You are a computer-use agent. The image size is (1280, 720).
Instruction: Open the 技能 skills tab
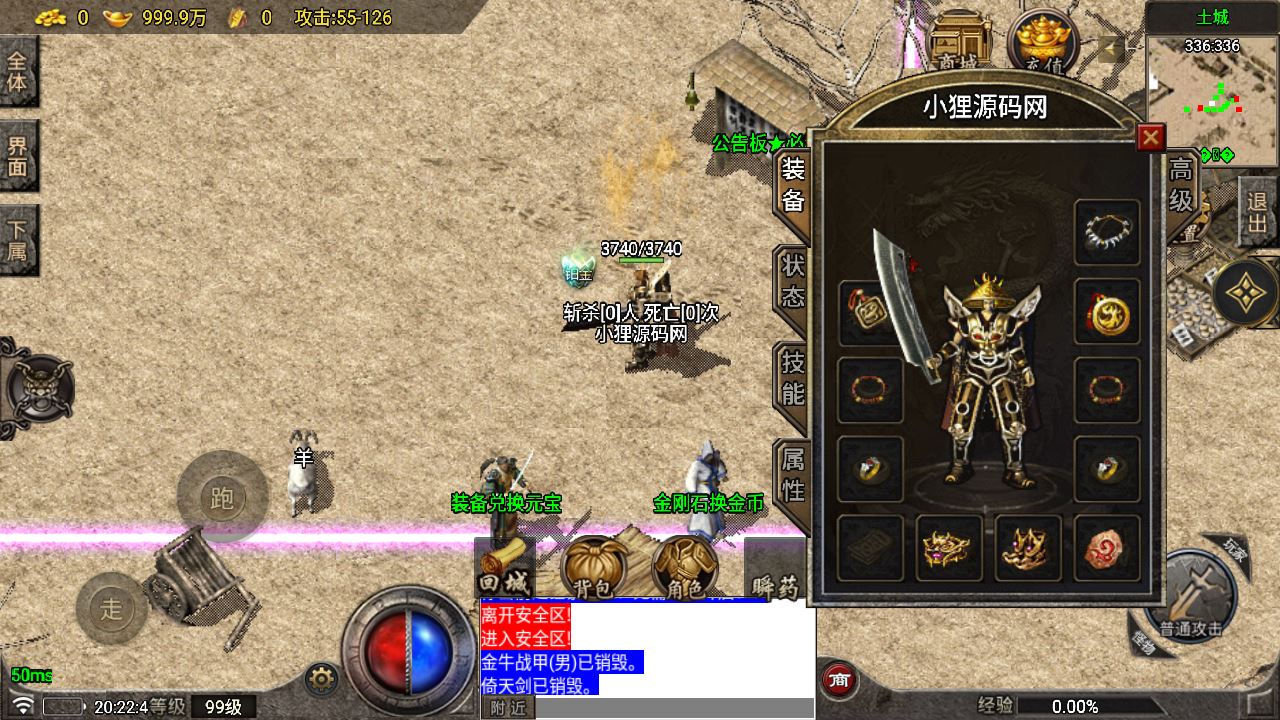(792, 377)
